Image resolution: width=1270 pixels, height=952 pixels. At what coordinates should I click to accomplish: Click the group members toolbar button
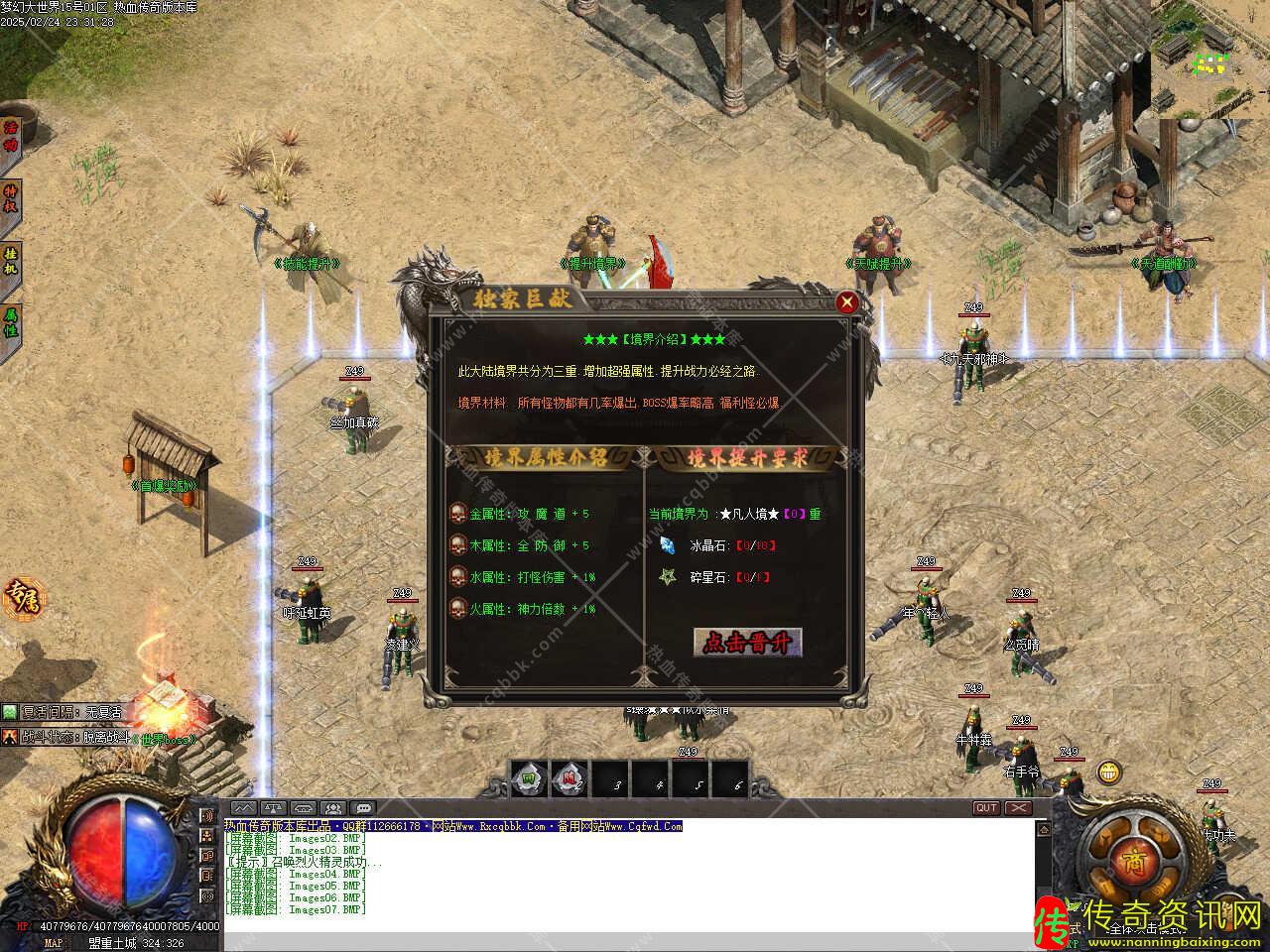click(x=333, y=808)
